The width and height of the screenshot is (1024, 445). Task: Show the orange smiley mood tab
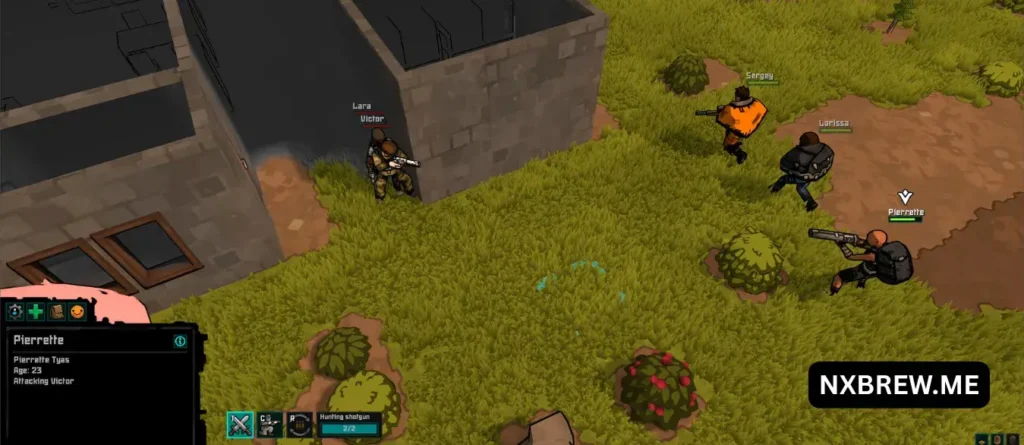[77, 312]
